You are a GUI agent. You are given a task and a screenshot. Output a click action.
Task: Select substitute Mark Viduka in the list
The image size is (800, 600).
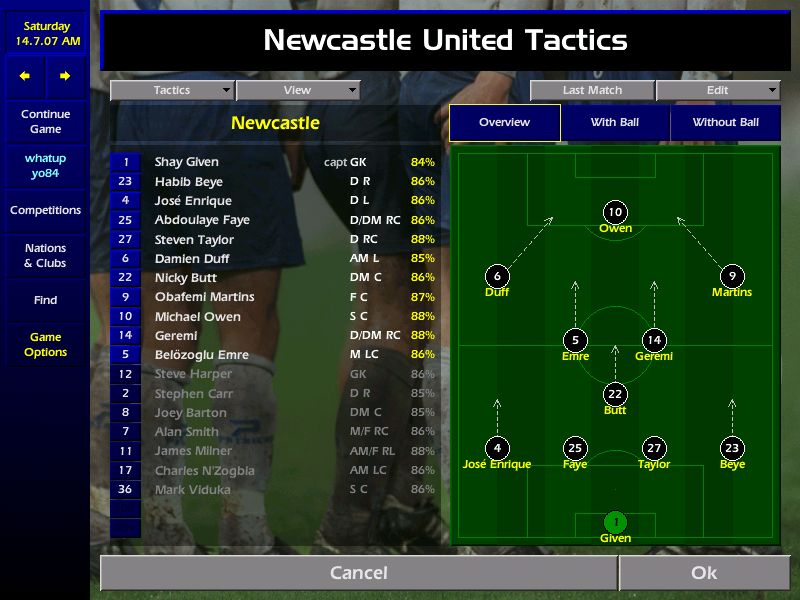[x=192, y=490]
